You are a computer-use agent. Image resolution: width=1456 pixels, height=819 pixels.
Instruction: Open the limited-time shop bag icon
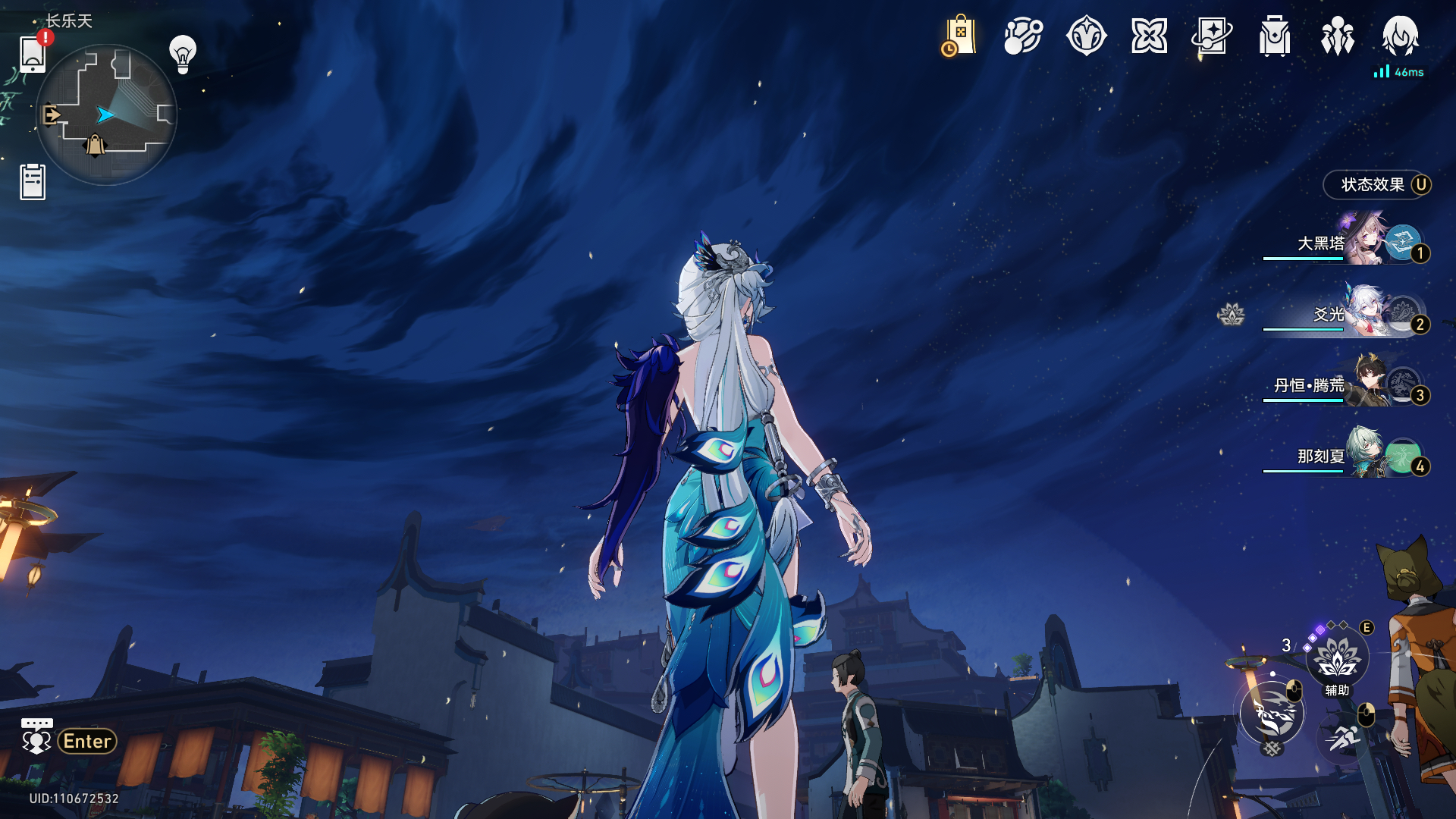pos(959,36)
